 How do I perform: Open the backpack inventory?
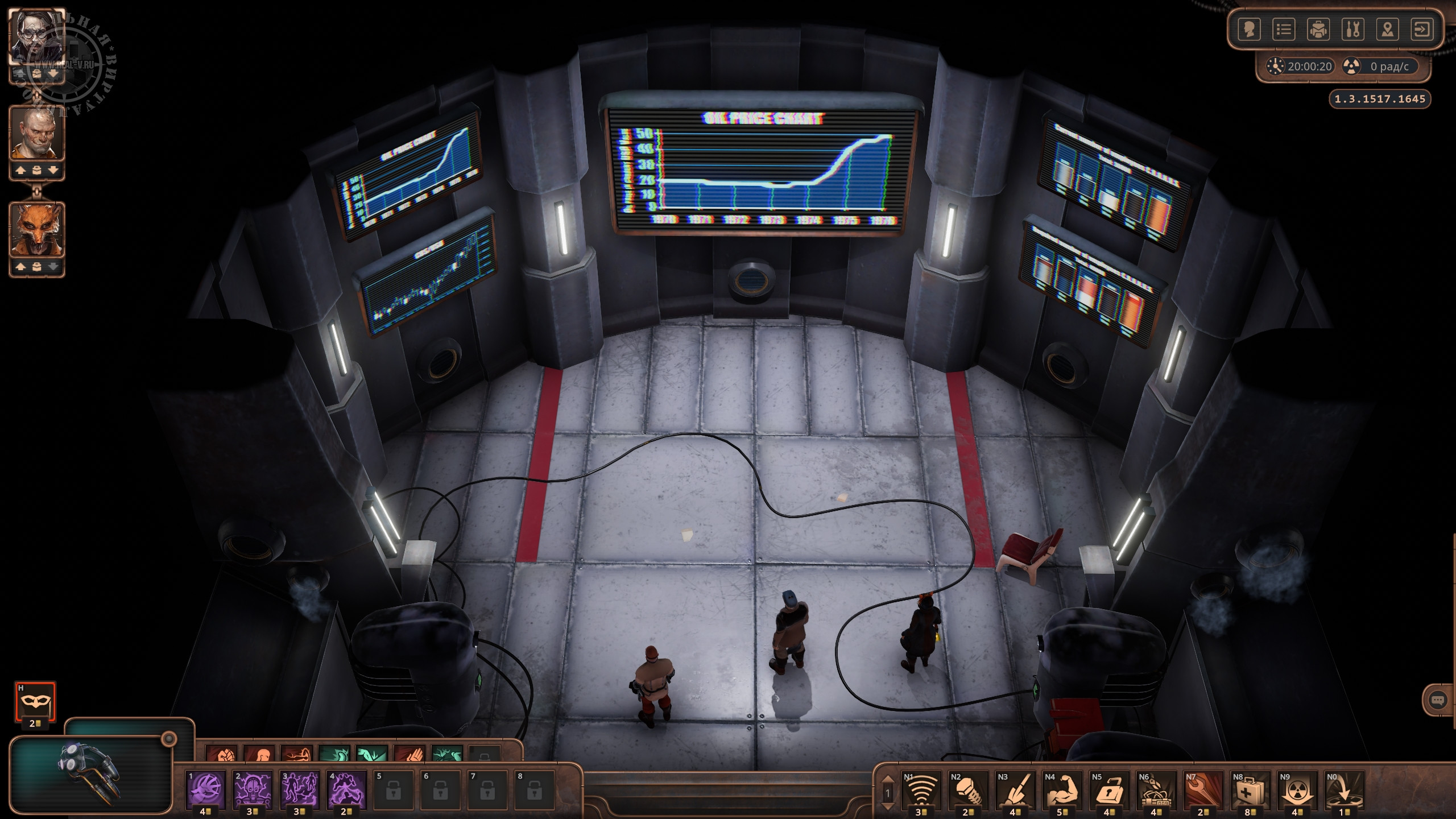1318,30
